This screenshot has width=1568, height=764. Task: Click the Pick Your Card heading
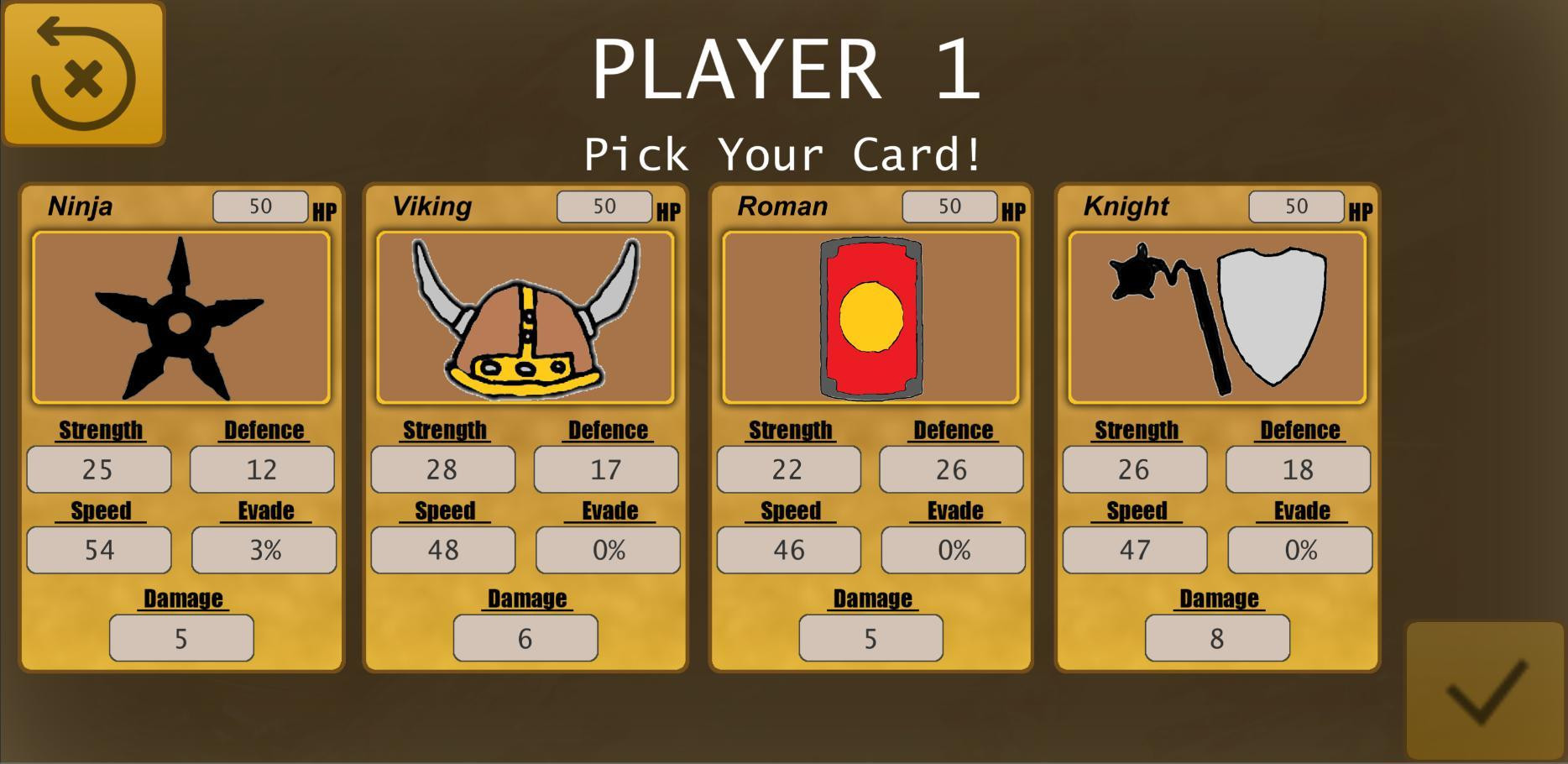point(783,154)
